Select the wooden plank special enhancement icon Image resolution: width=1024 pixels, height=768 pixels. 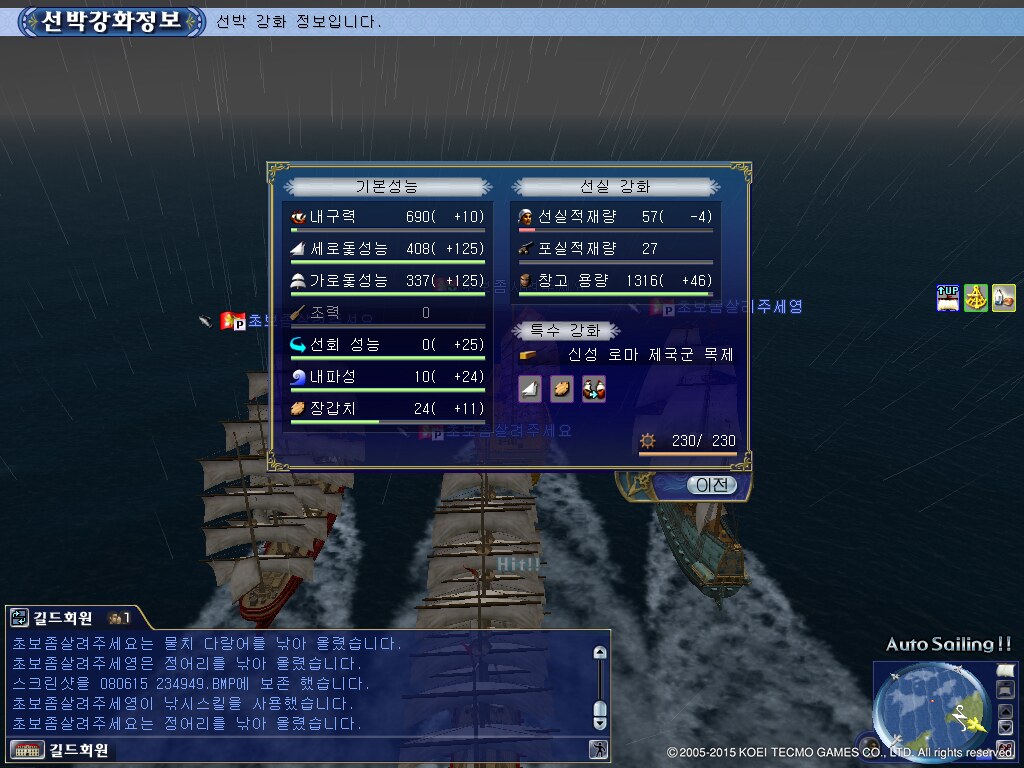(x=562, y=389)
